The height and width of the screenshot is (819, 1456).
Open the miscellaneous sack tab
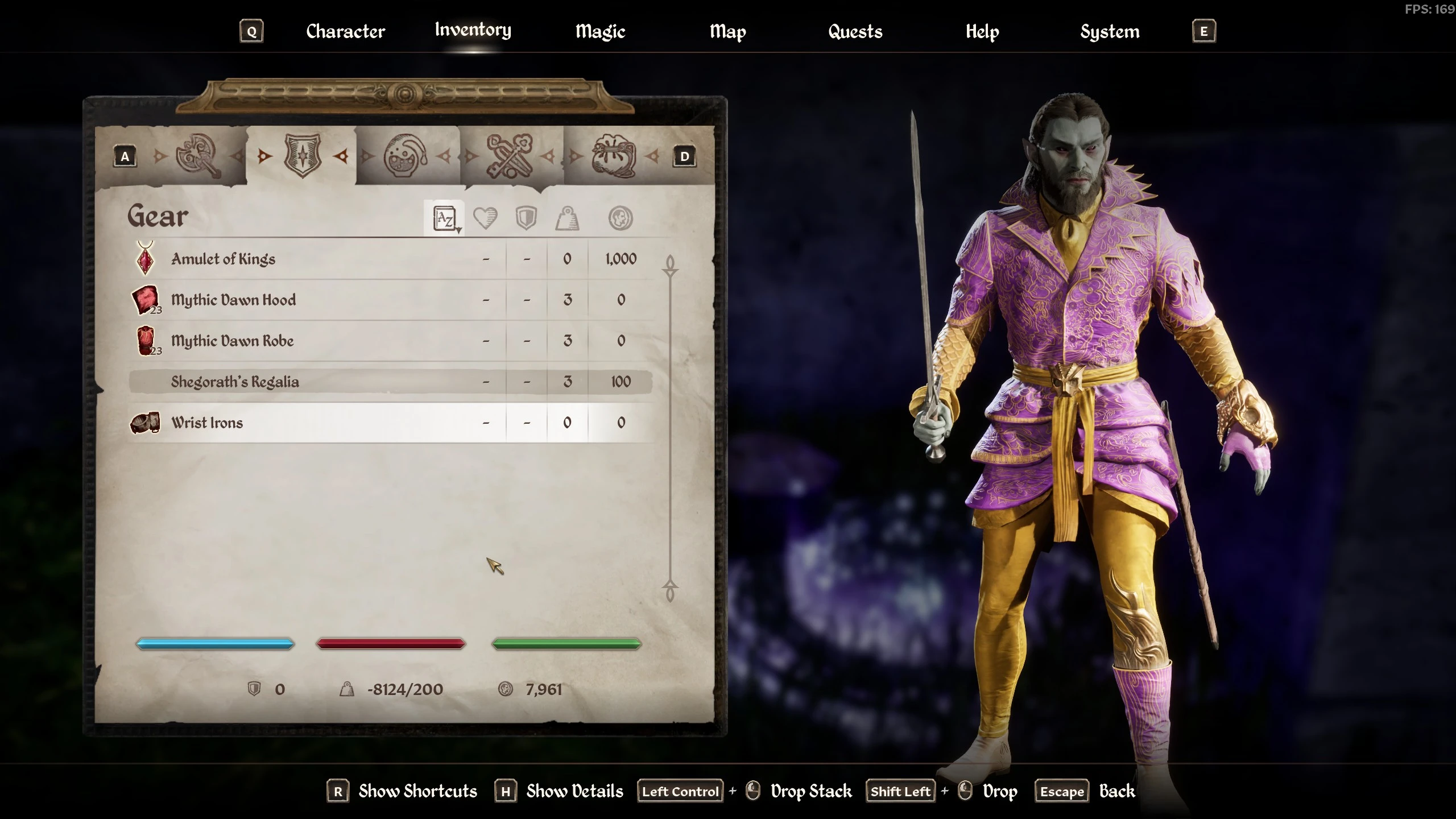614,155
